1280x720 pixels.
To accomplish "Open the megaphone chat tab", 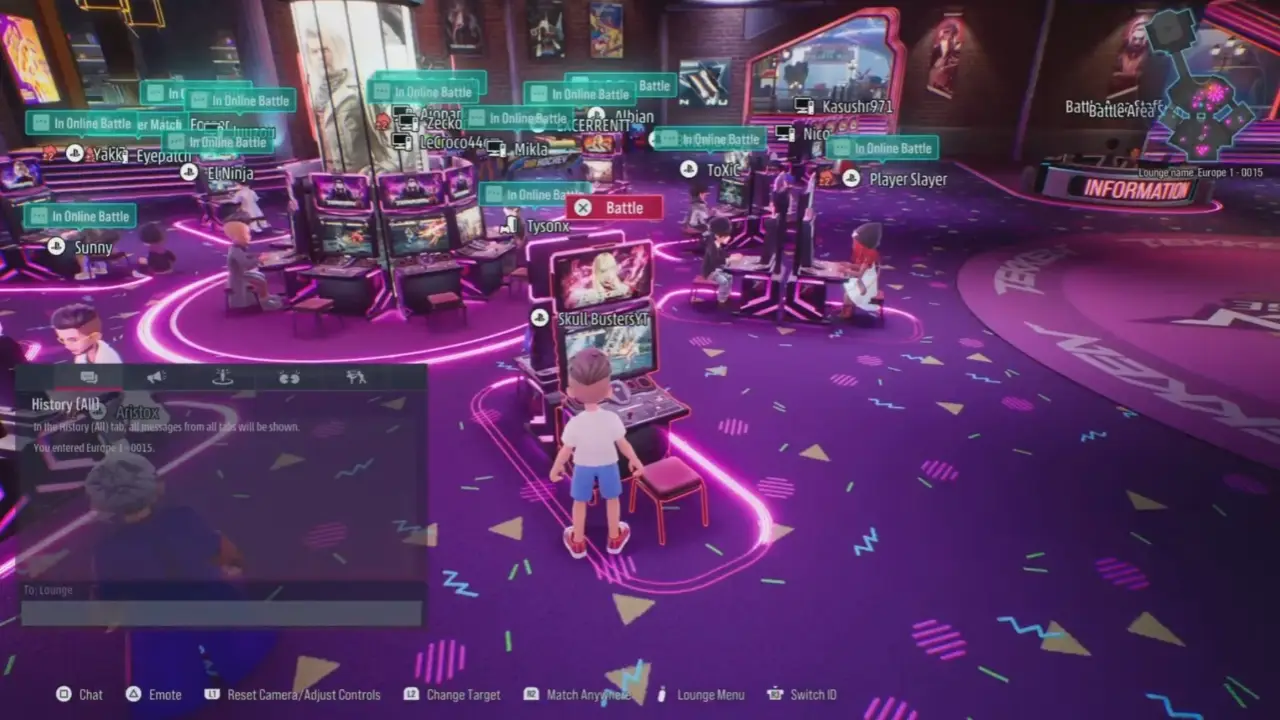I will coord(155,377).
